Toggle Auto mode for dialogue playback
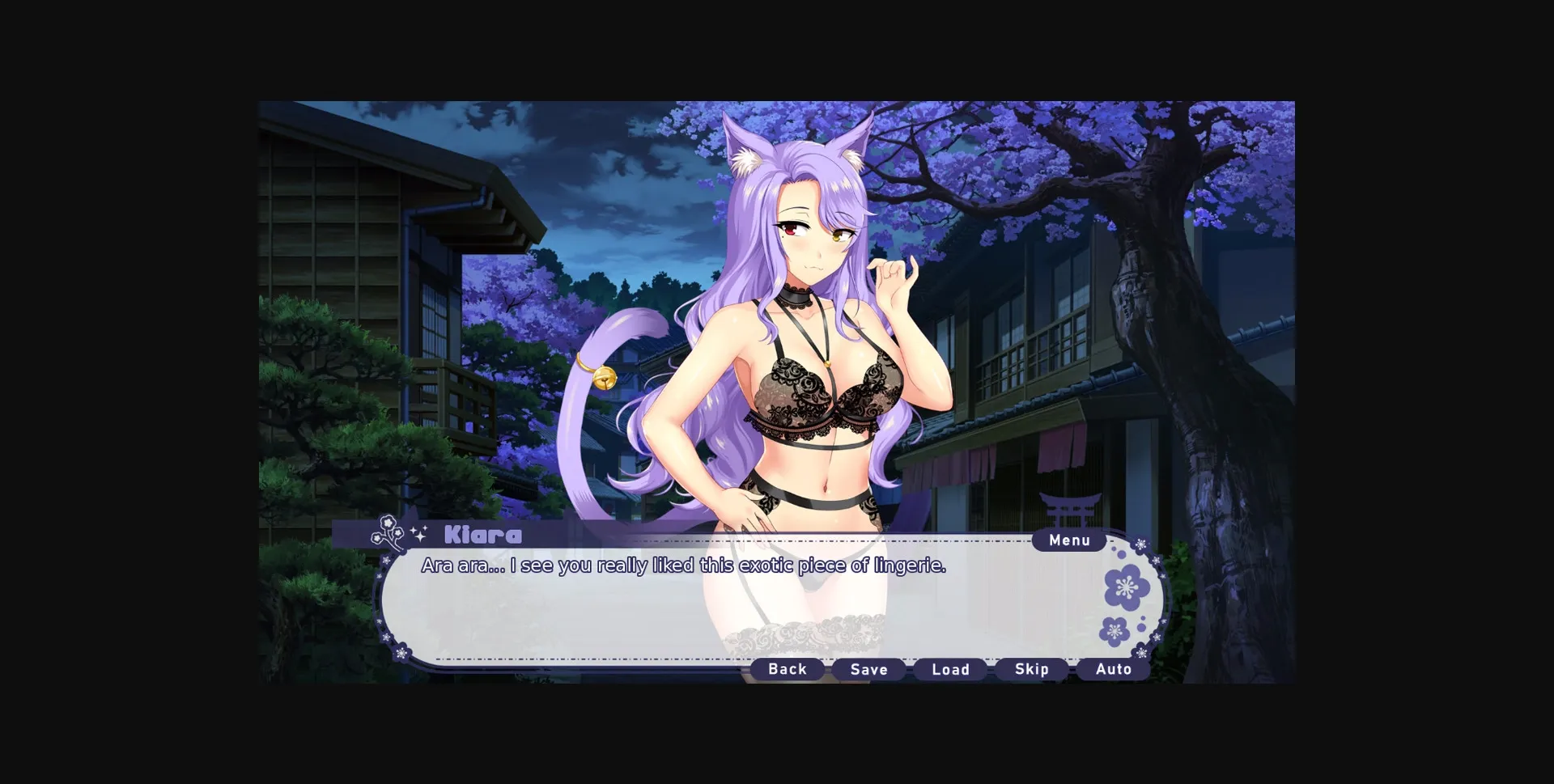Screen dimensions: 1554x784 [1114, 669]
